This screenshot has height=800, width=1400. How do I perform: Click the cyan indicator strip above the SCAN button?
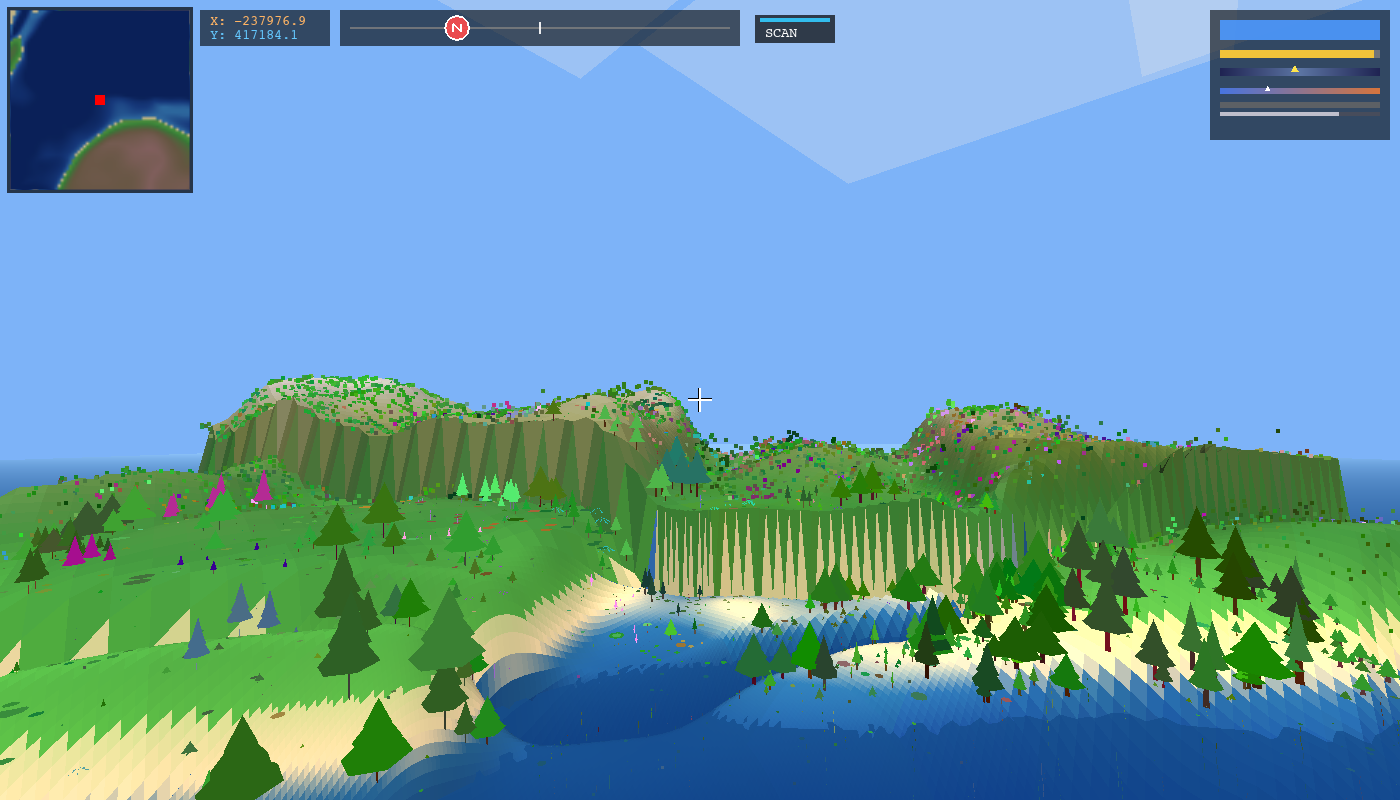click(793, 19)
